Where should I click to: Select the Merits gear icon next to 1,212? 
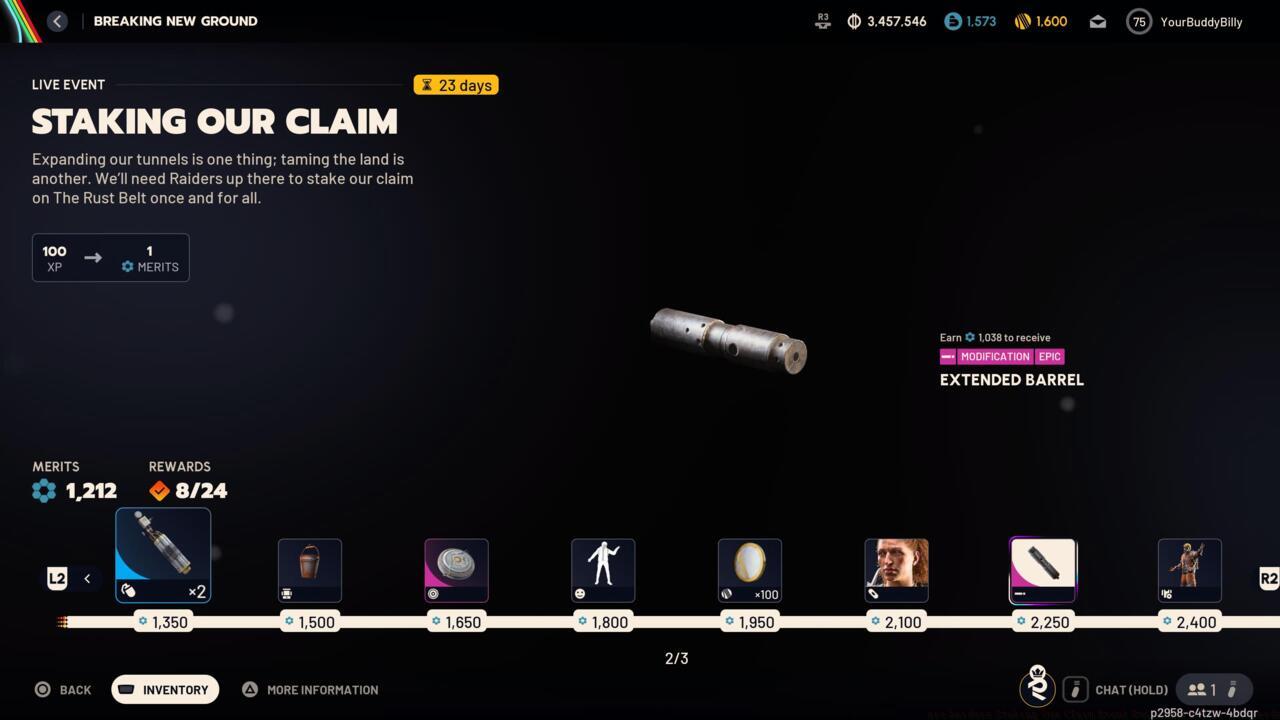pos(43,491)
